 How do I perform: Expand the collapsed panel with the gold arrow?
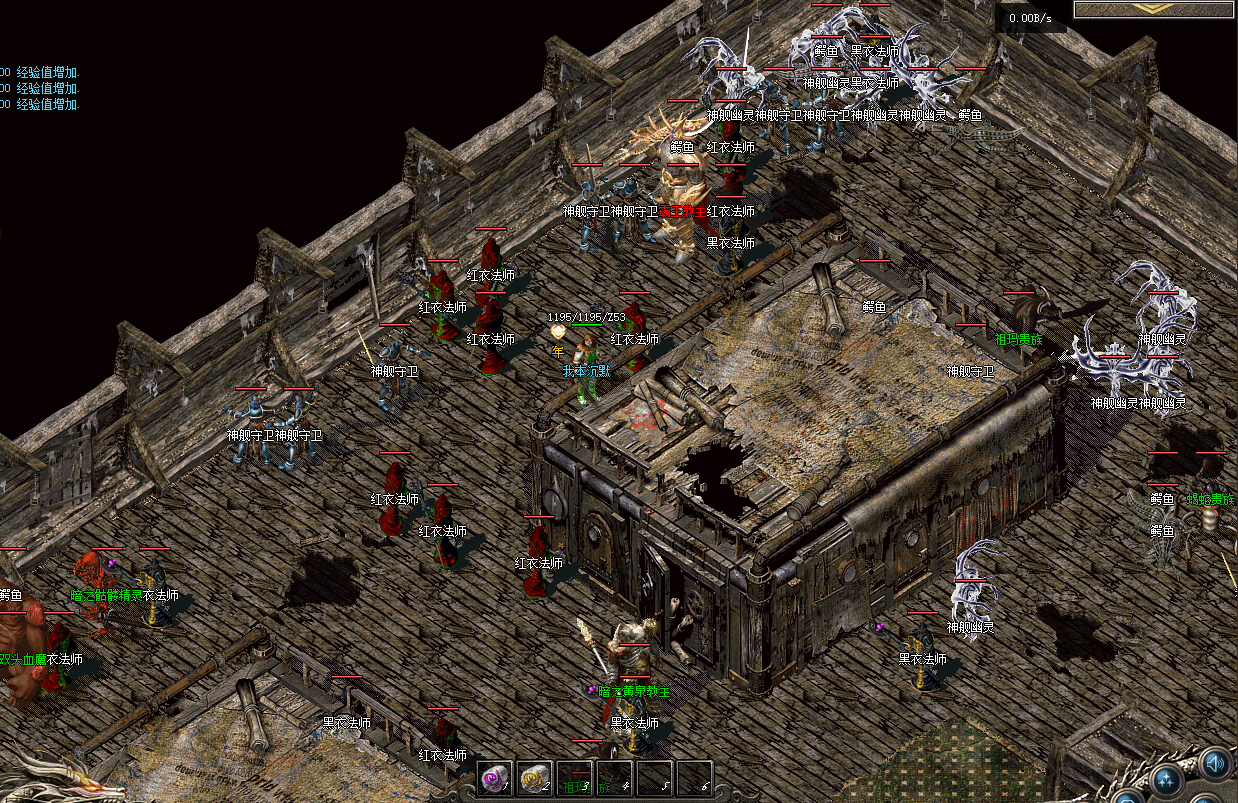click(1155, 8)
